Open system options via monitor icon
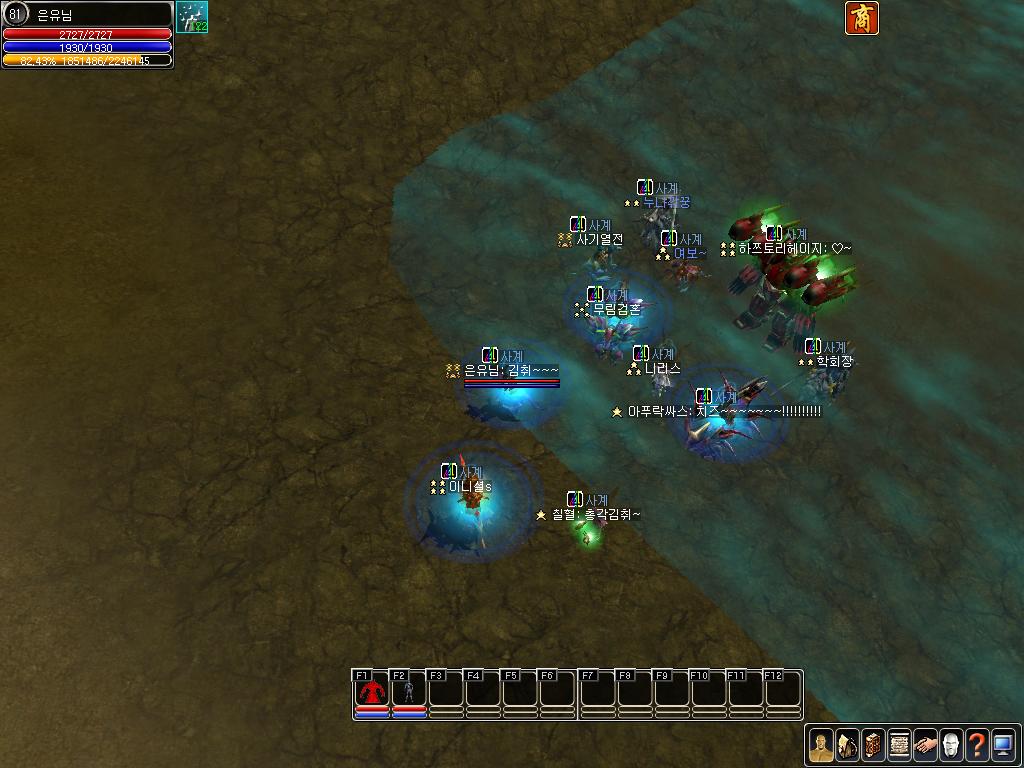1024x768 pixels. pyautogui.click(x=1003, y=745)
